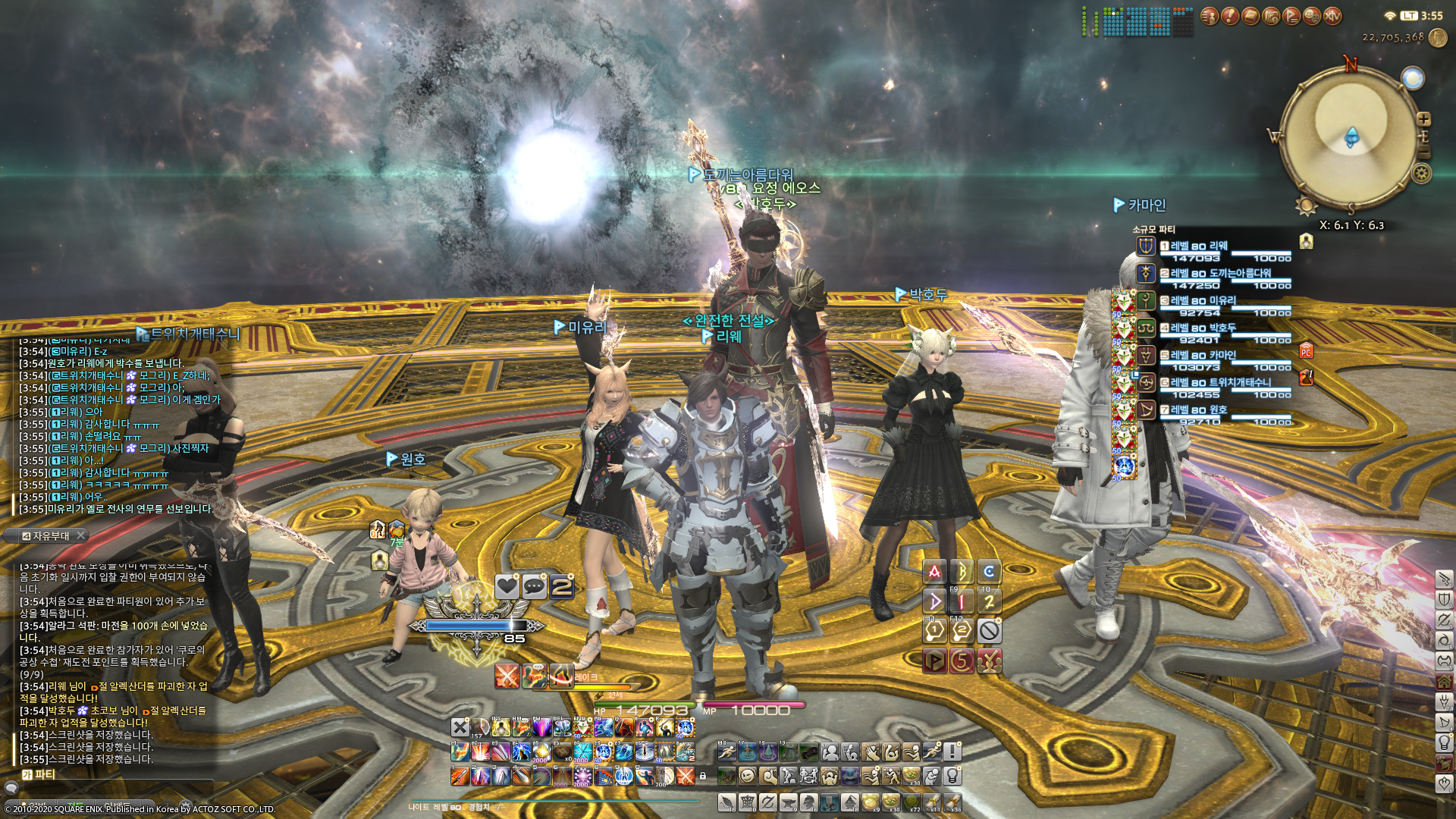Open the character menu icon

click(1210, 16)
